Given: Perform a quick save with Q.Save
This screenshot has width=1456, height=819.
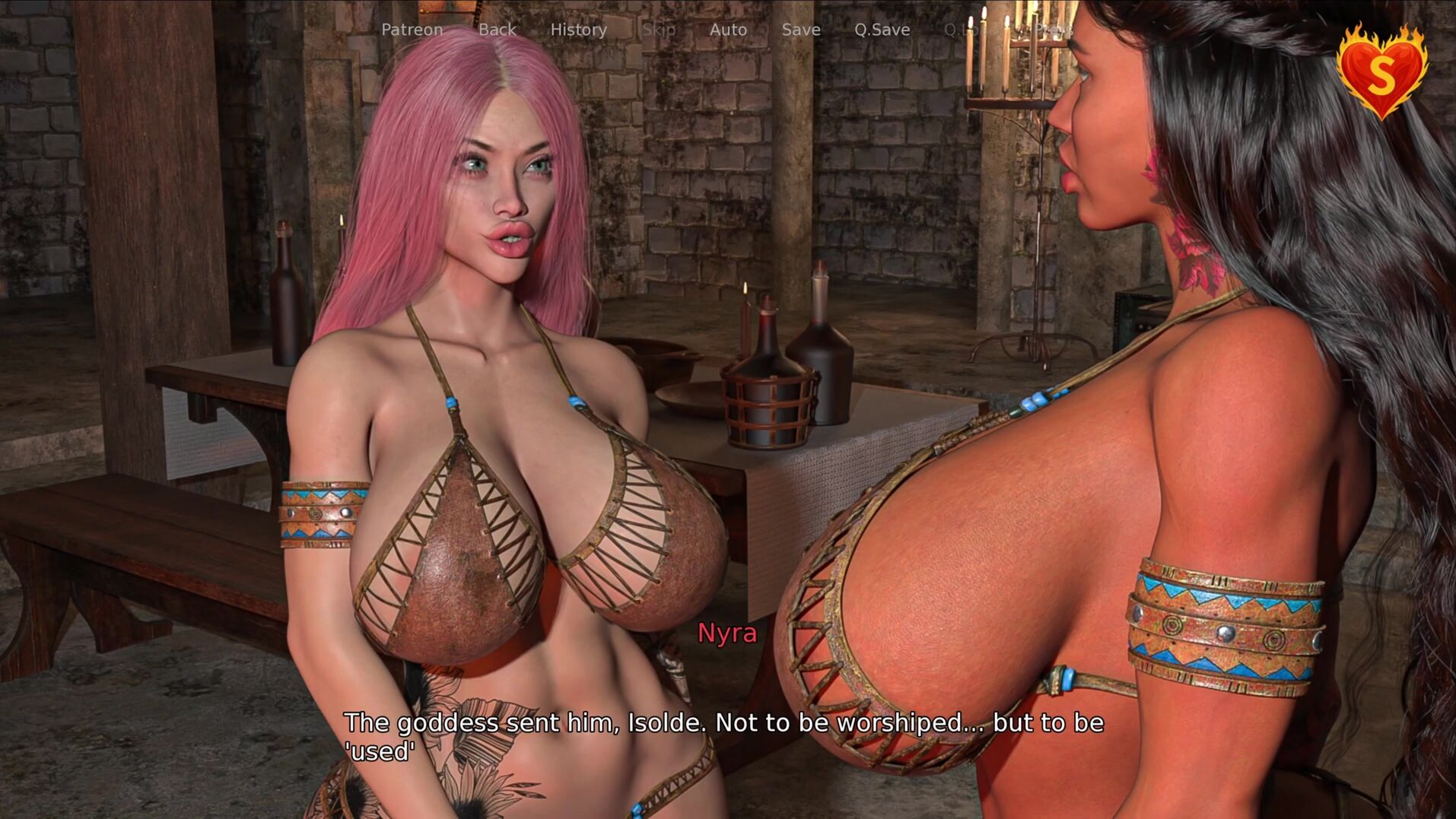Looking at the screenshot, I should pos(882,30).
